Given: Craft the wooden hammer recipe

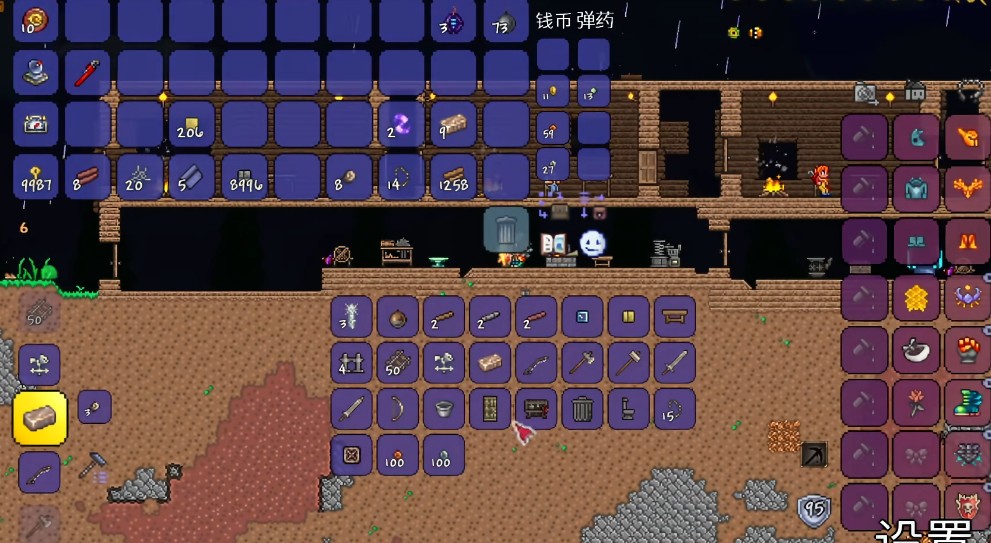Looking at the screenshot, I should click(x=629, y=363).
